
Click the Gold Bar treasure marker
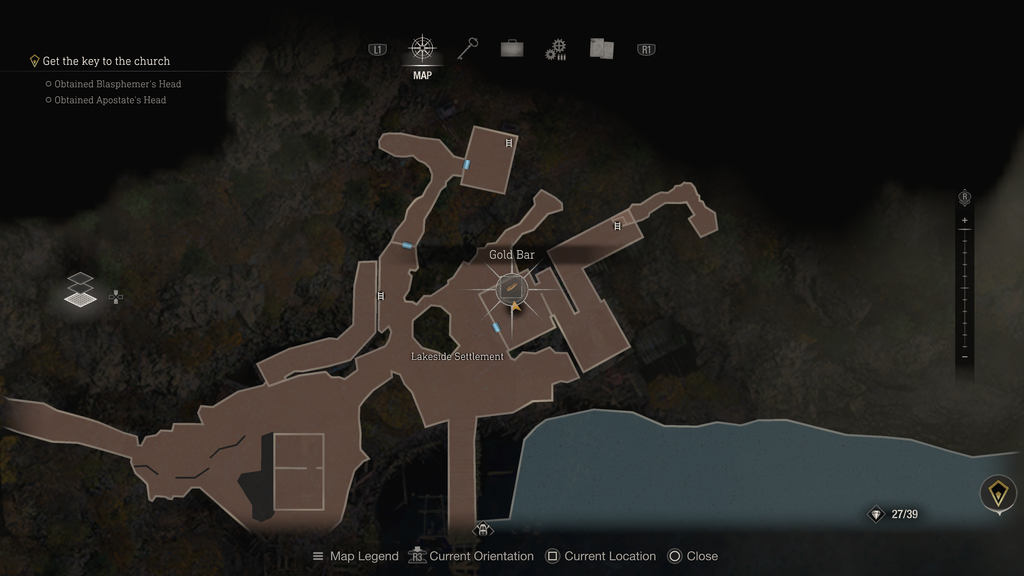click(x=511, y=288)
